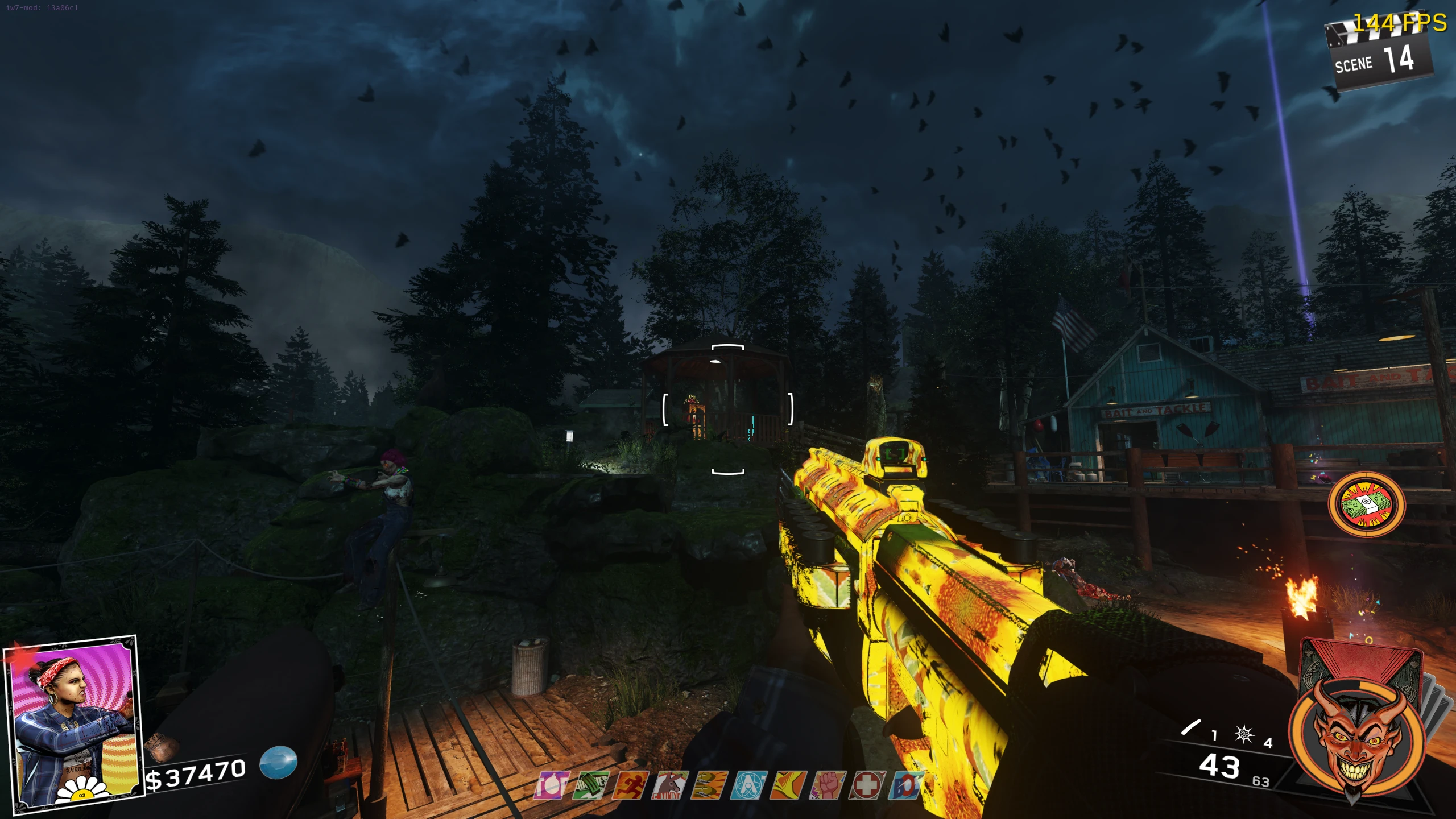Screen dimensions: 1456x819
Task: Select the Blue Bolts atom perk icon
Action: coord(748,785)
